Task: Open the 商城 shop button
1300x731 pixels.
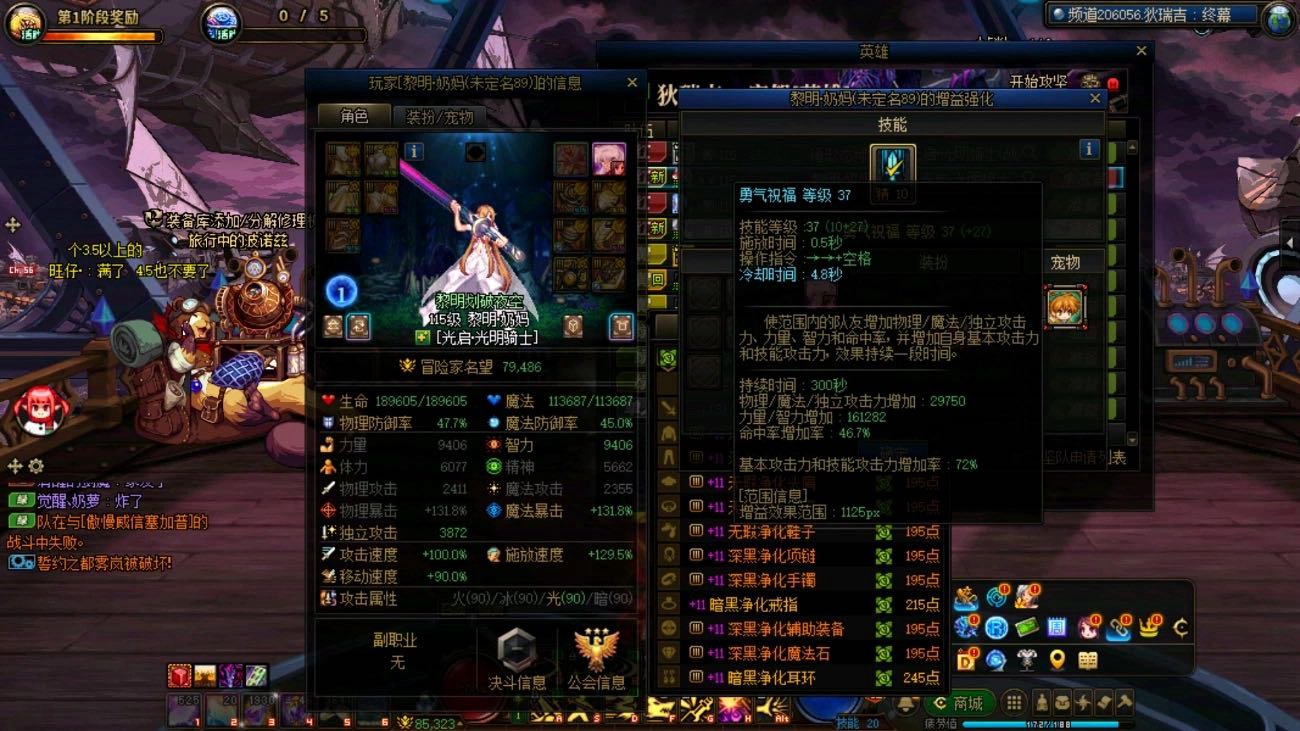Action: [x=968, y=701]
